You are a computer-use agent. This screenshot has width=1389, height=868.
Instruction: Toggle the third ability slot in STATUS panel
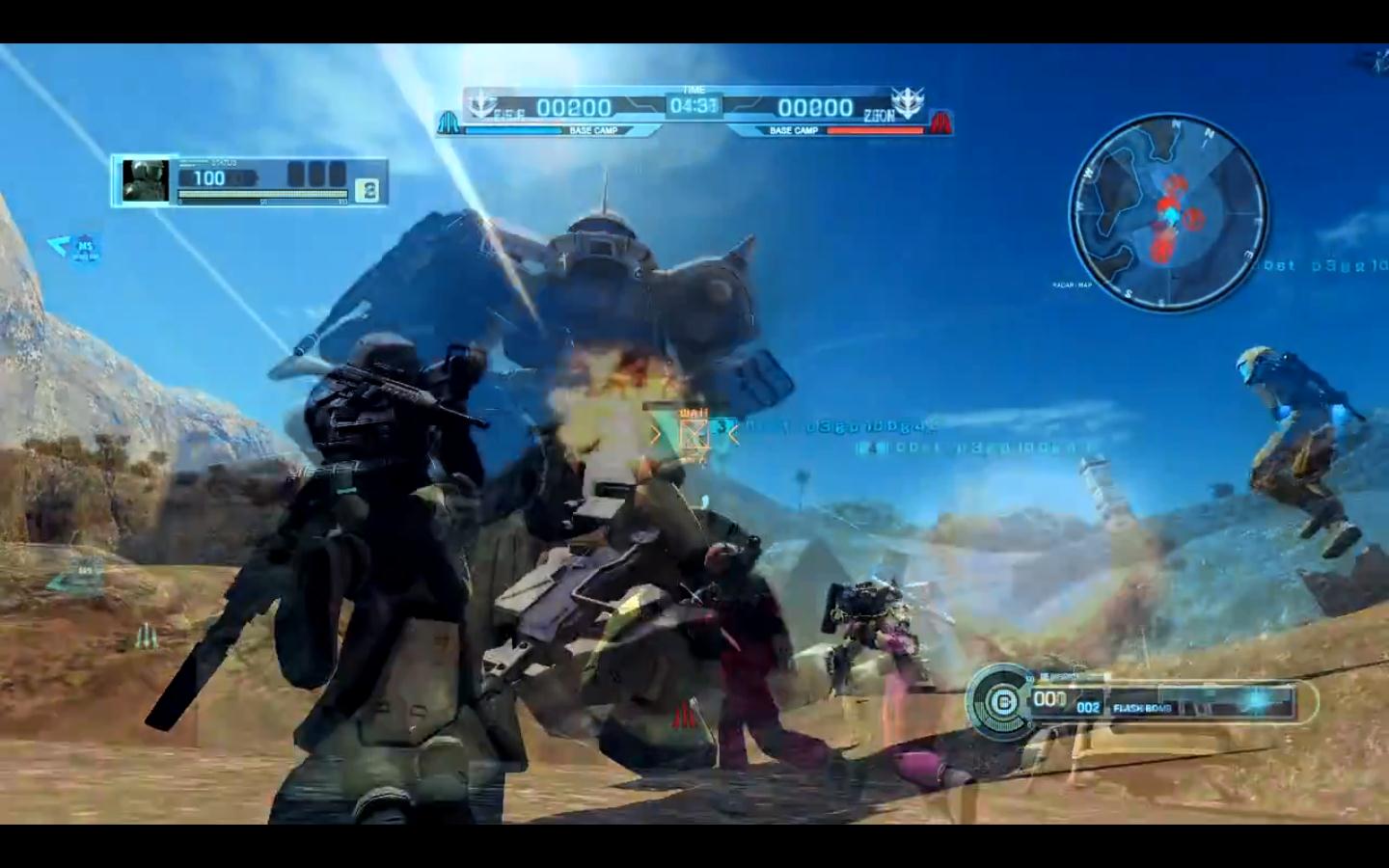tap(338, 174)
